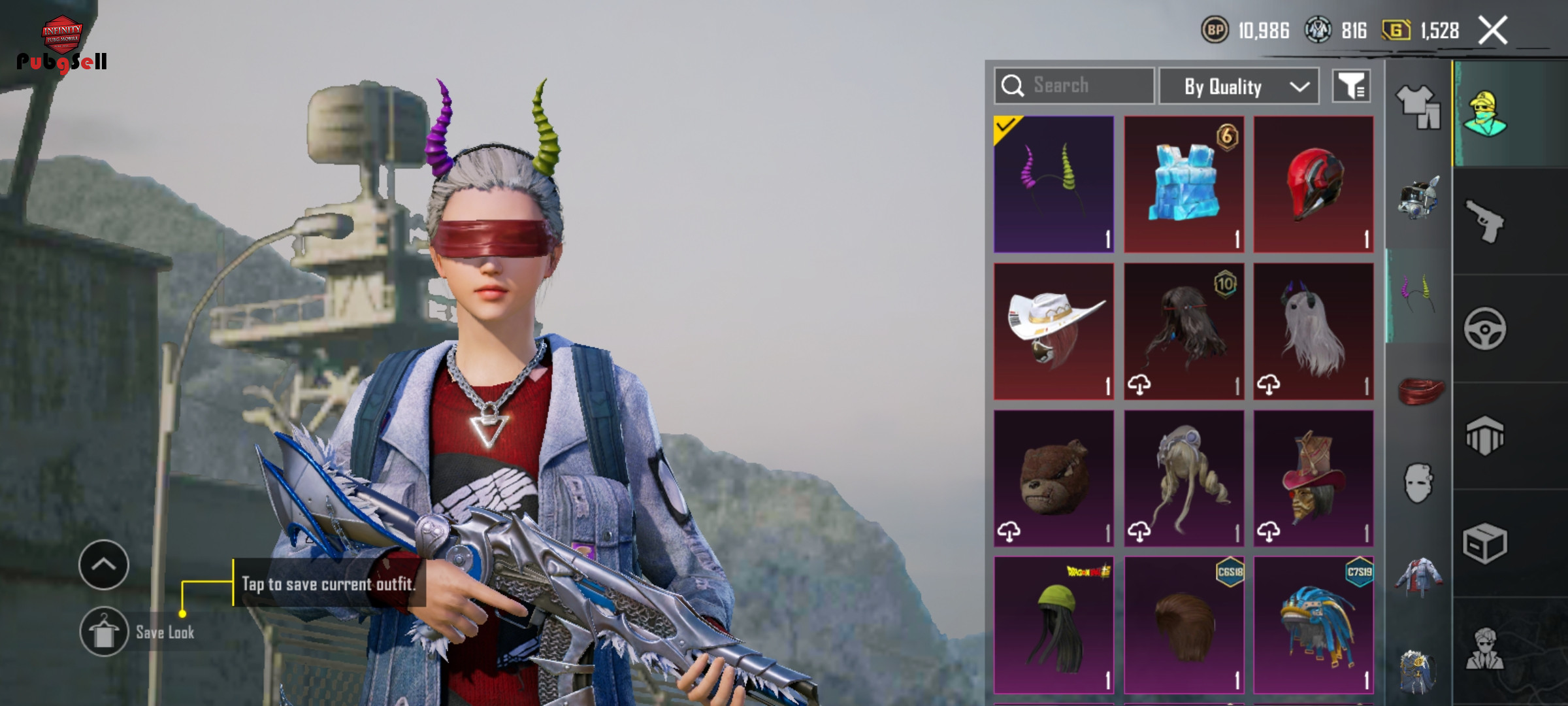
Task: Open the item filter options
Action: pyautogui.click(x=1351, y=86)
